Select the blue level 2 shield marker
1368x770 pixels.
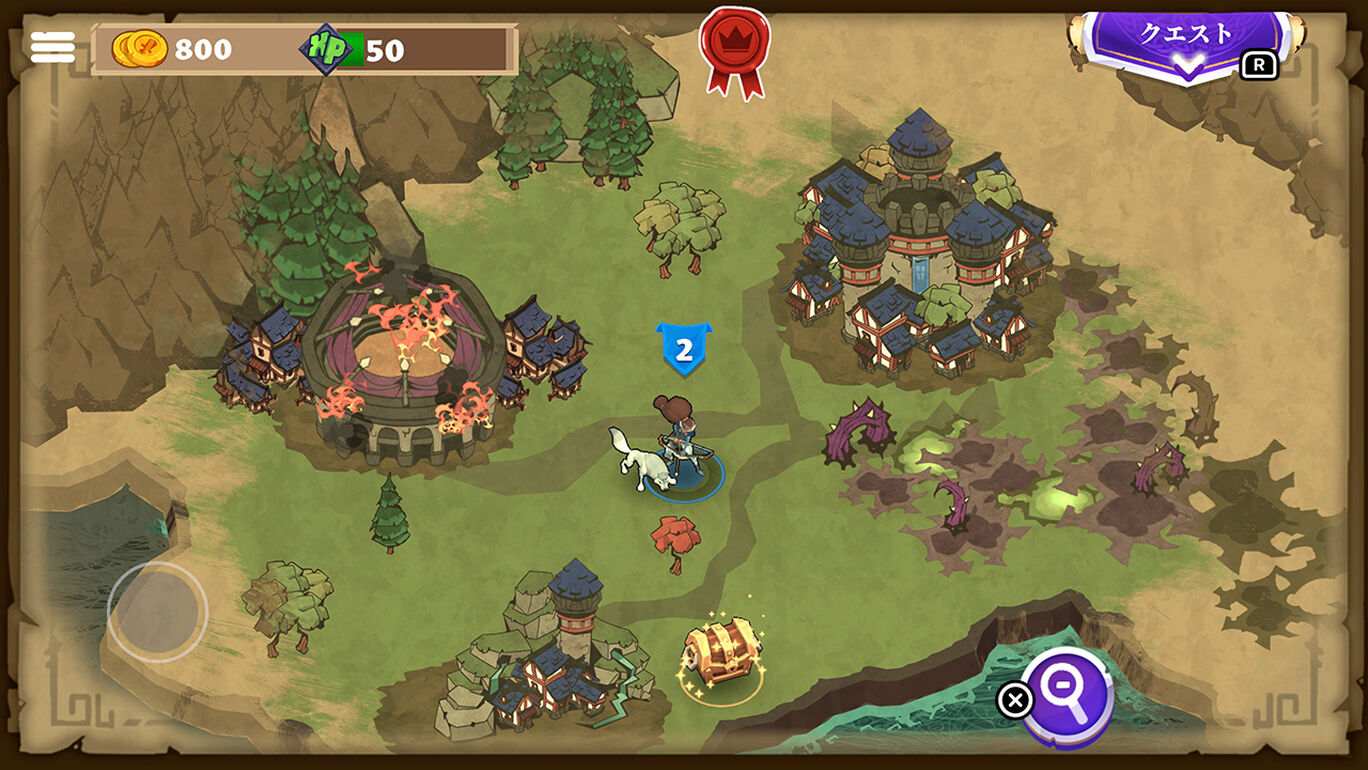pos(684,349)
